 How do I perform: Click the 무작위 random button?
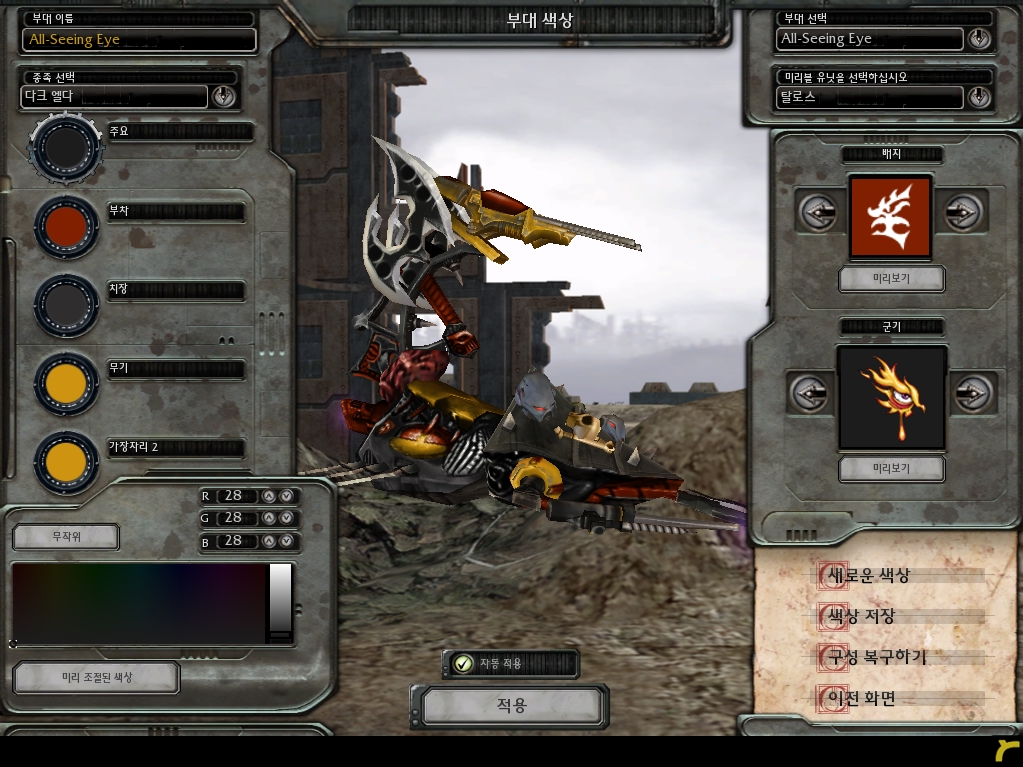[66, 537]
